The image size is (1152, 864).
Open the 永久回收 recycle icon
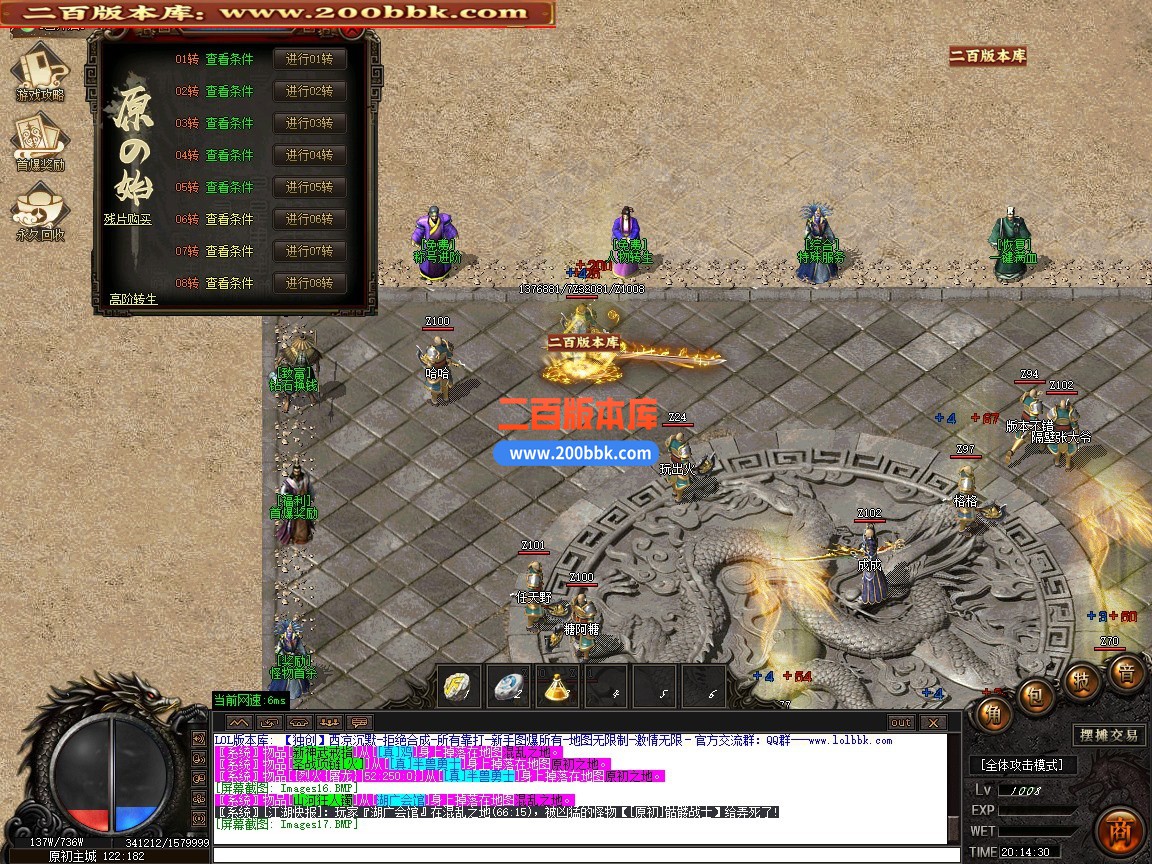tap(39, 211)
